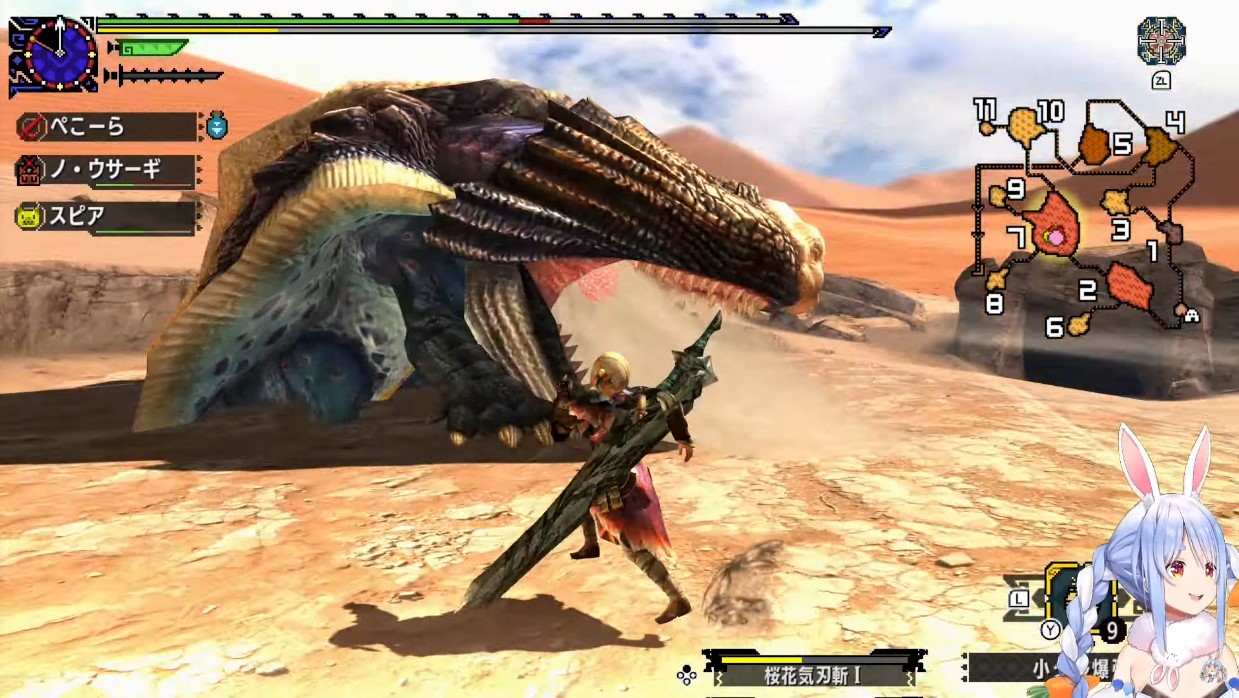The image size is (1239, 698).
Task: Select party member スピア
Action: 105,215
